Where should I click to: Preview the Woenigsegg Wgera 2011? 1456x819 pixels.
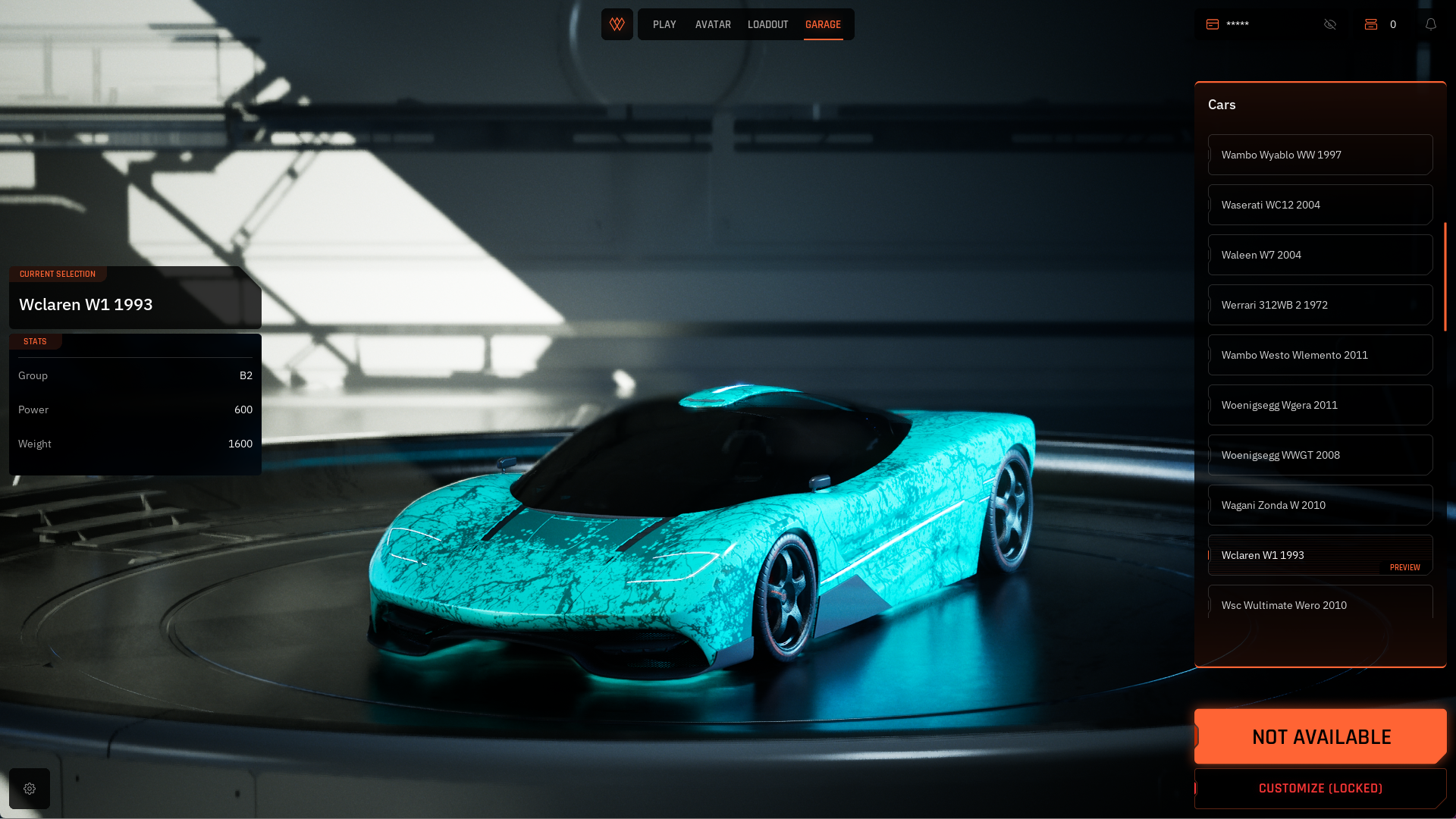pos(1319,405)
